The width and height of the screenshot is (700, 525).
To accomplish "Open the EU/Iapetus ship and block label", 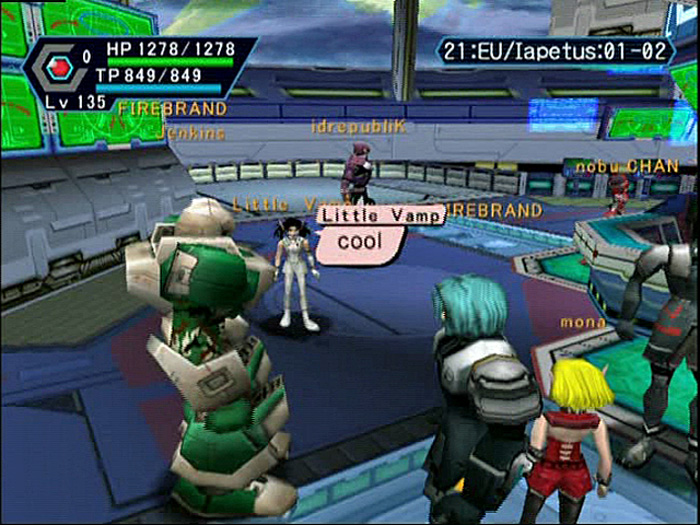I will pos(555,50).
